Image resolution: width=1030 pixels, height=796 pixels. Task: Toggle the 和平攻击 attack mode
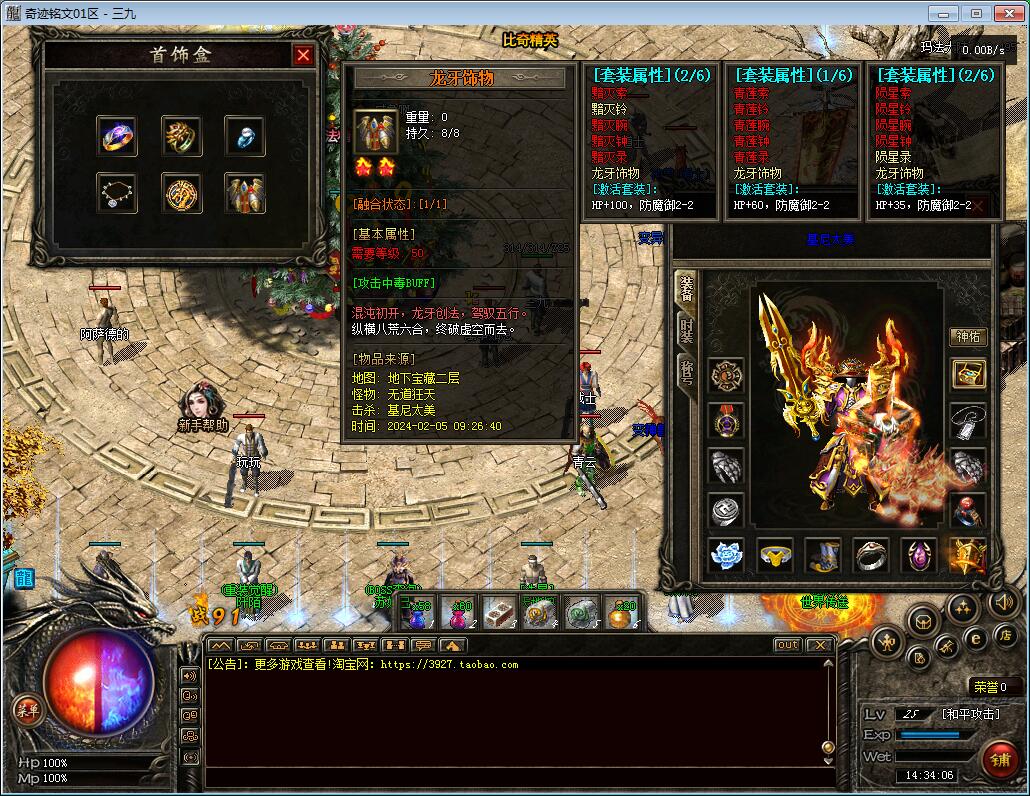969,714
